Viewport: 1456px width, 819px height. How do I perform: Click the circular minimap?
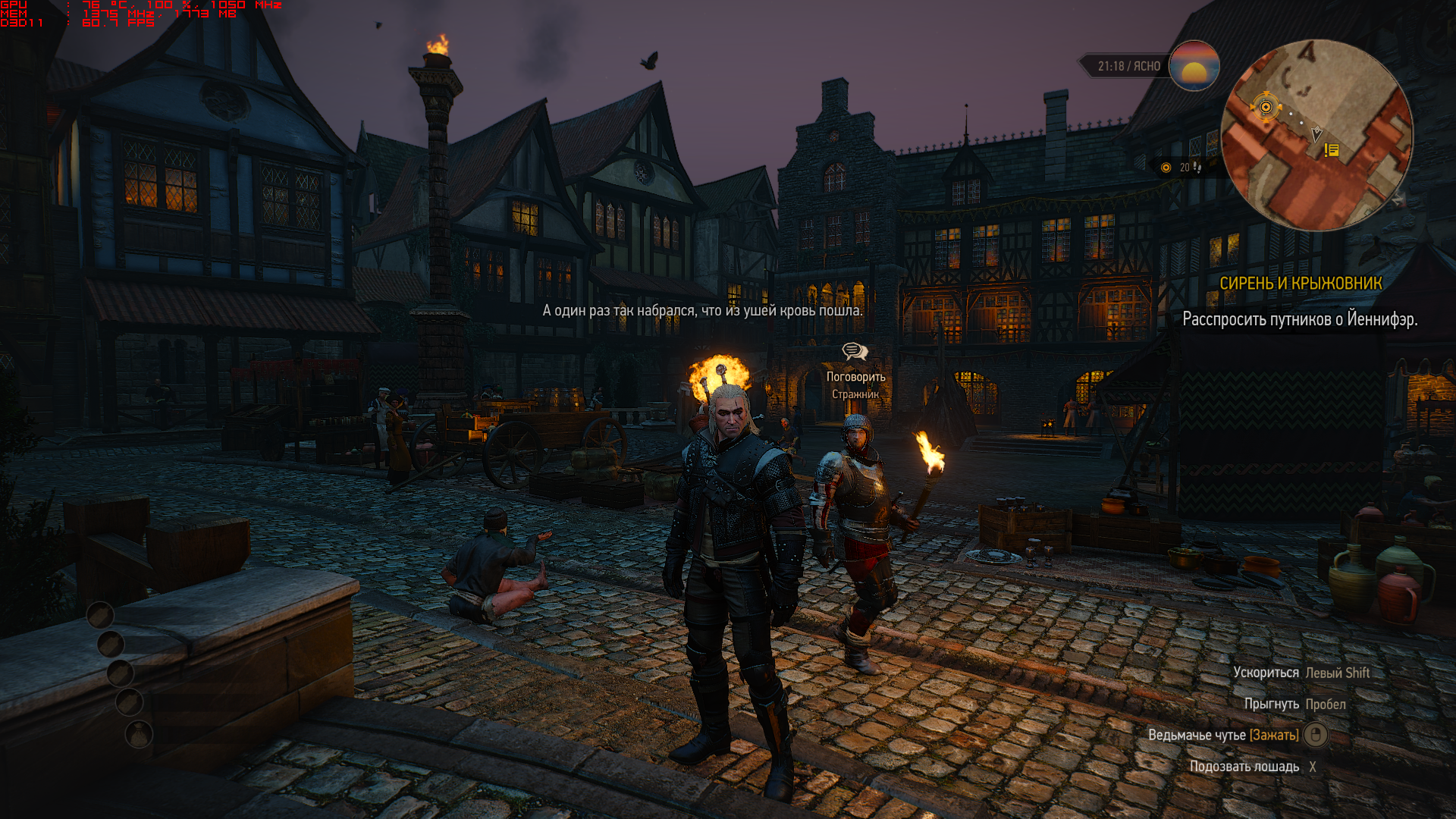pos(1317,135)
